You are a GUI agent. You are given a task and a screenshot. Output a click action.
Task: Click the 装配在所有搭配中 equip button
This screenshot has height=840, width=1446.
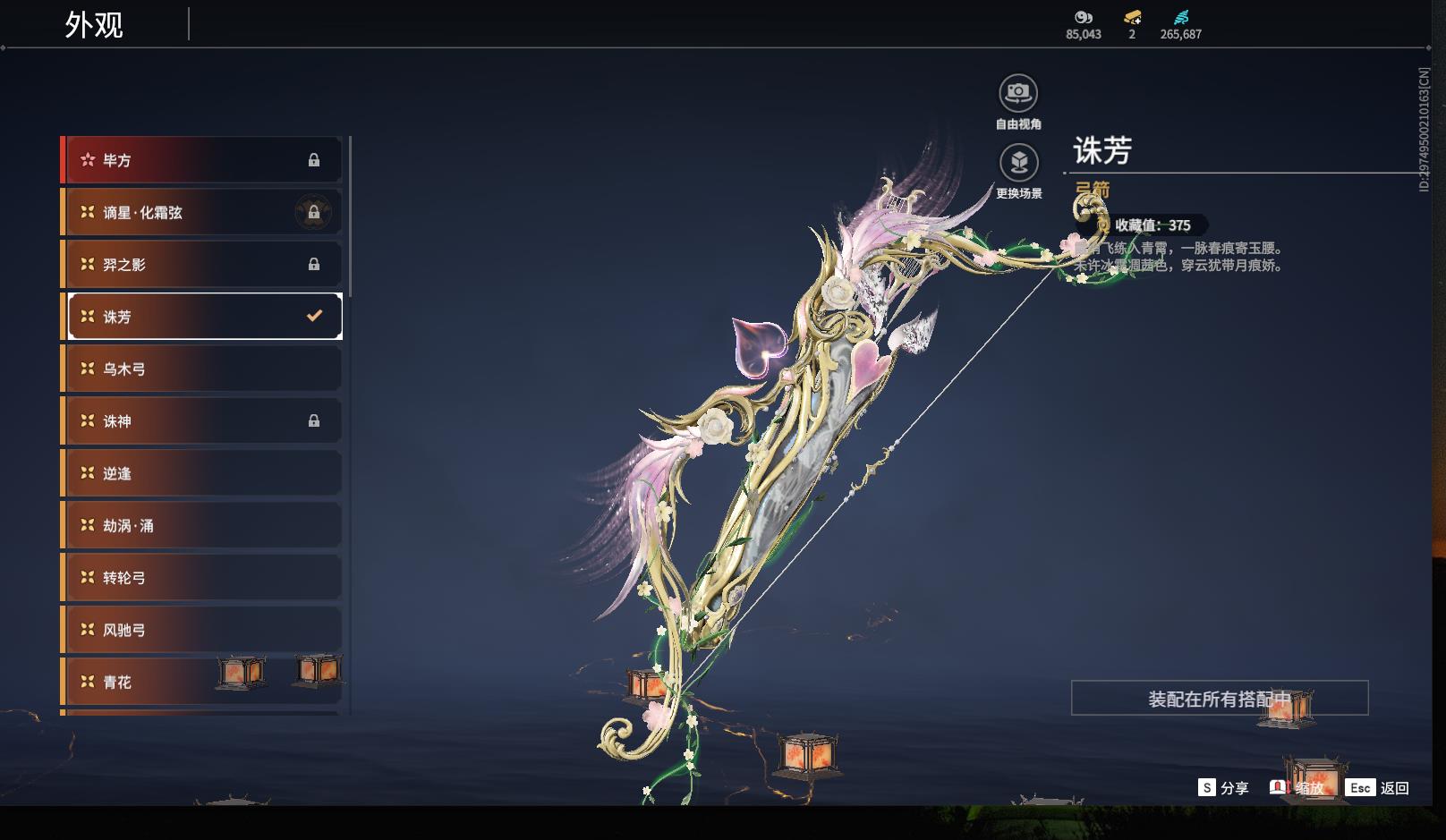pos(1219,698)
